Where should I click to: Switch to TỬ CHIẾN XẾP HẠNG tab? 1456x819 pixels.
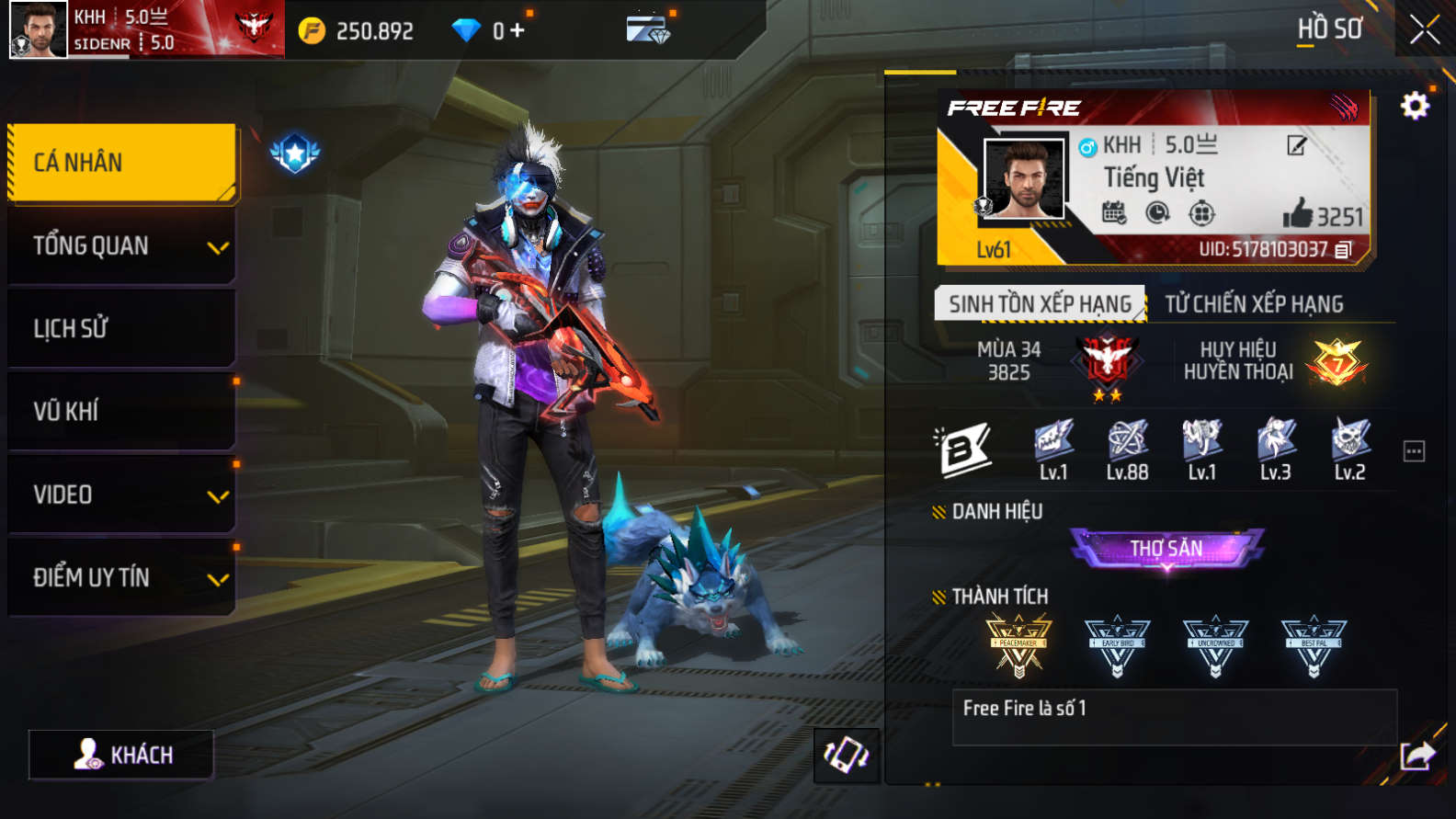click(x=1254, y=303)
